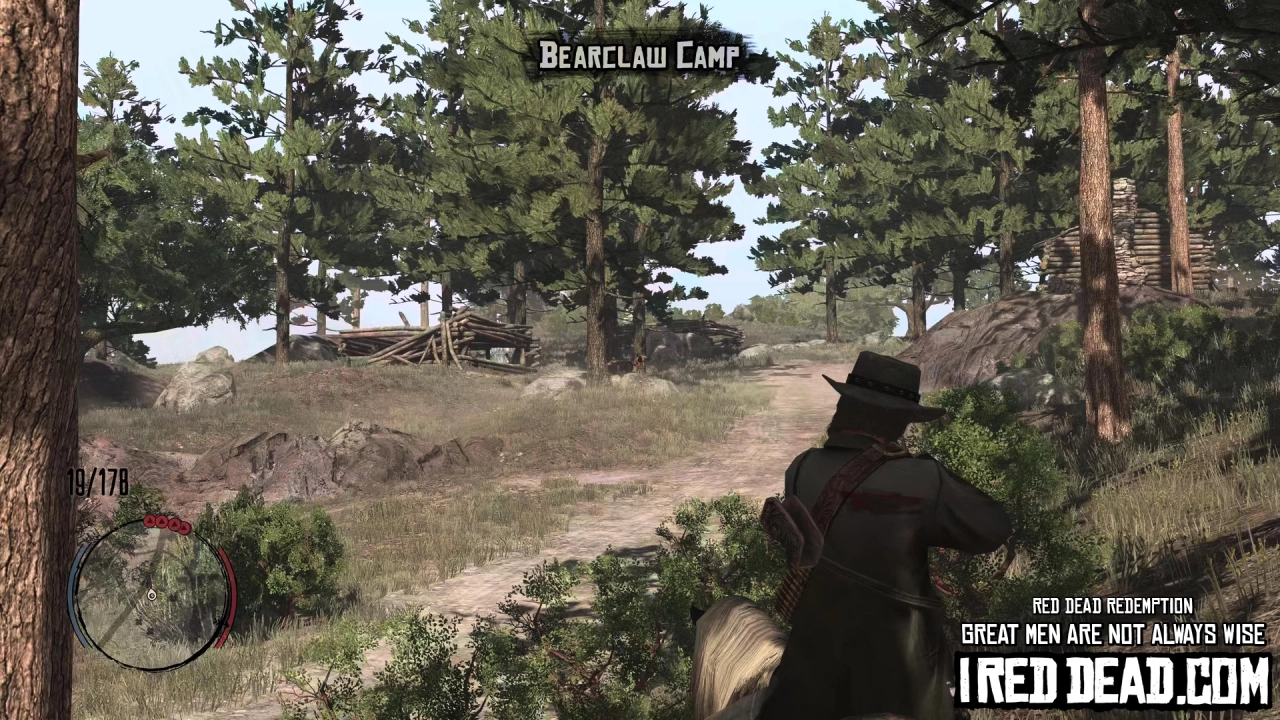The height and width of the screenshot is (720, 1280).
Task: Click the Red Dead Redemption label
Action: pos(1111,606)
